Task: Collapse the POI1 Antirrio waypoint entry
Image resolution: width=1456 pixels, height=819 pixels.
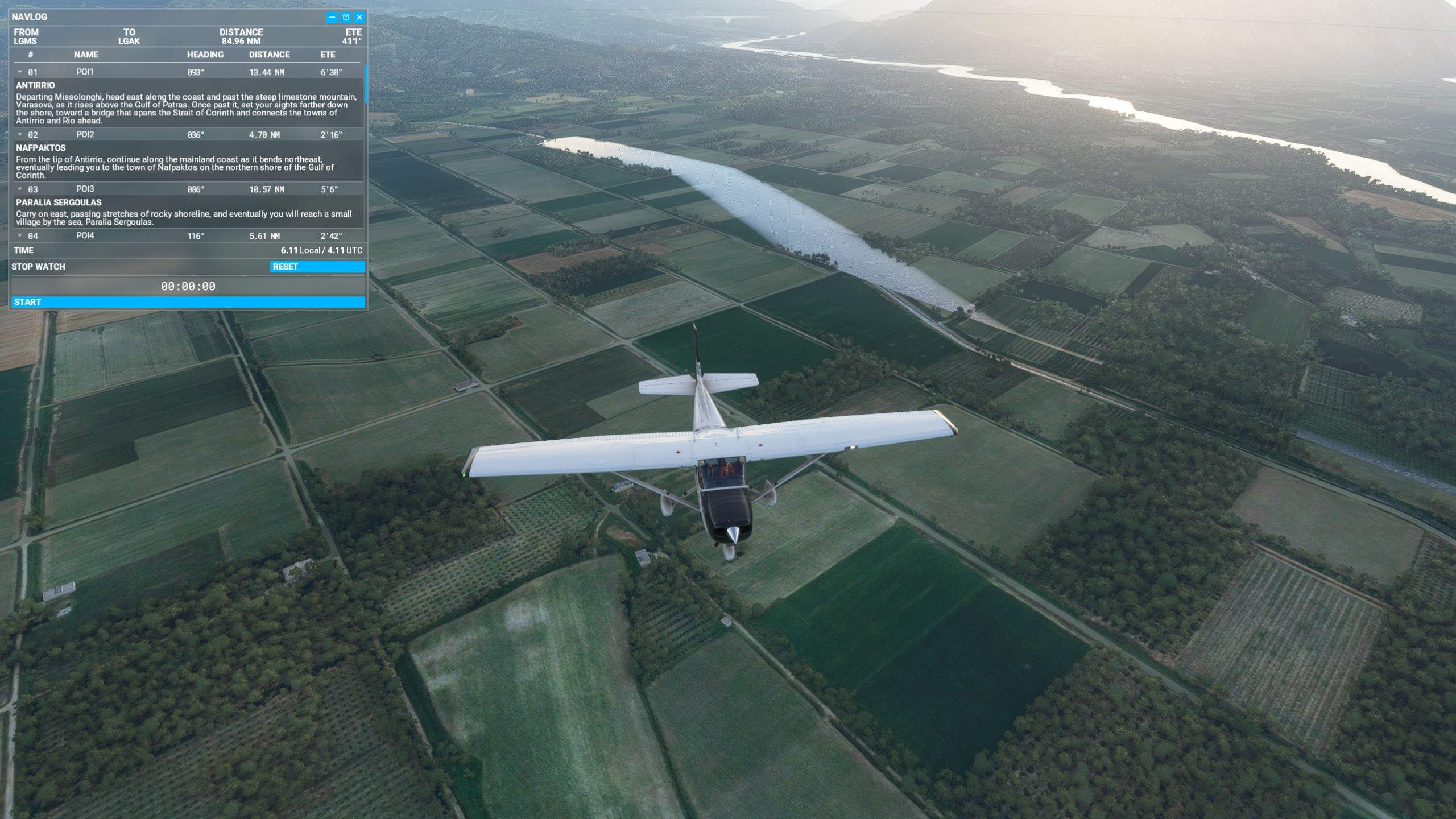Action: [20, 72]
